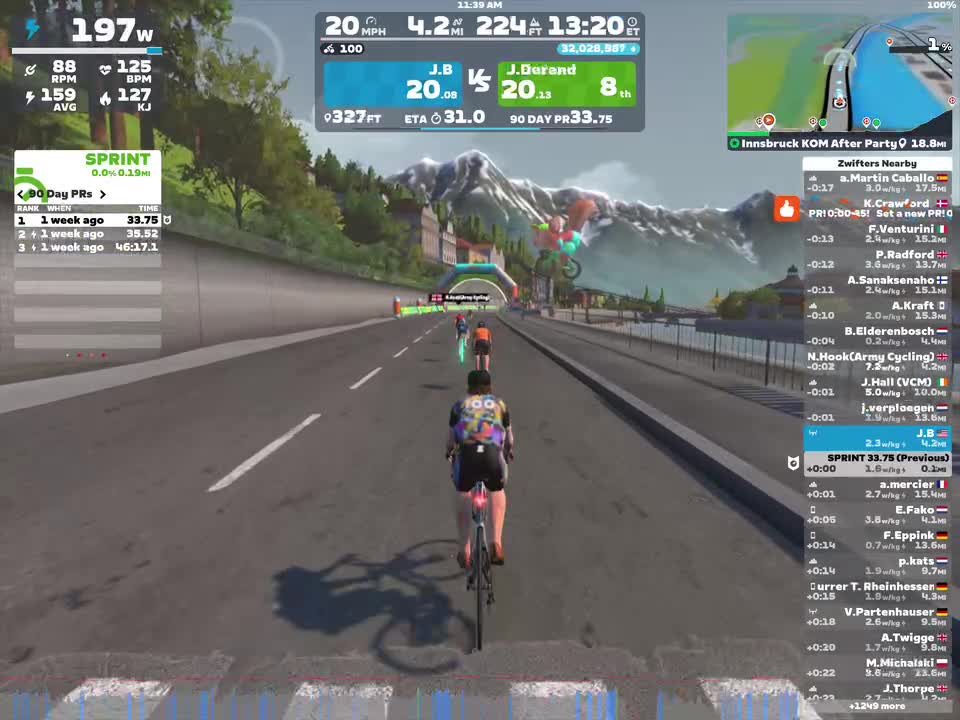Screen dimensions: 960x720
Task: Choose rider P.Radford from the list
Action: [x=877, y=260]
